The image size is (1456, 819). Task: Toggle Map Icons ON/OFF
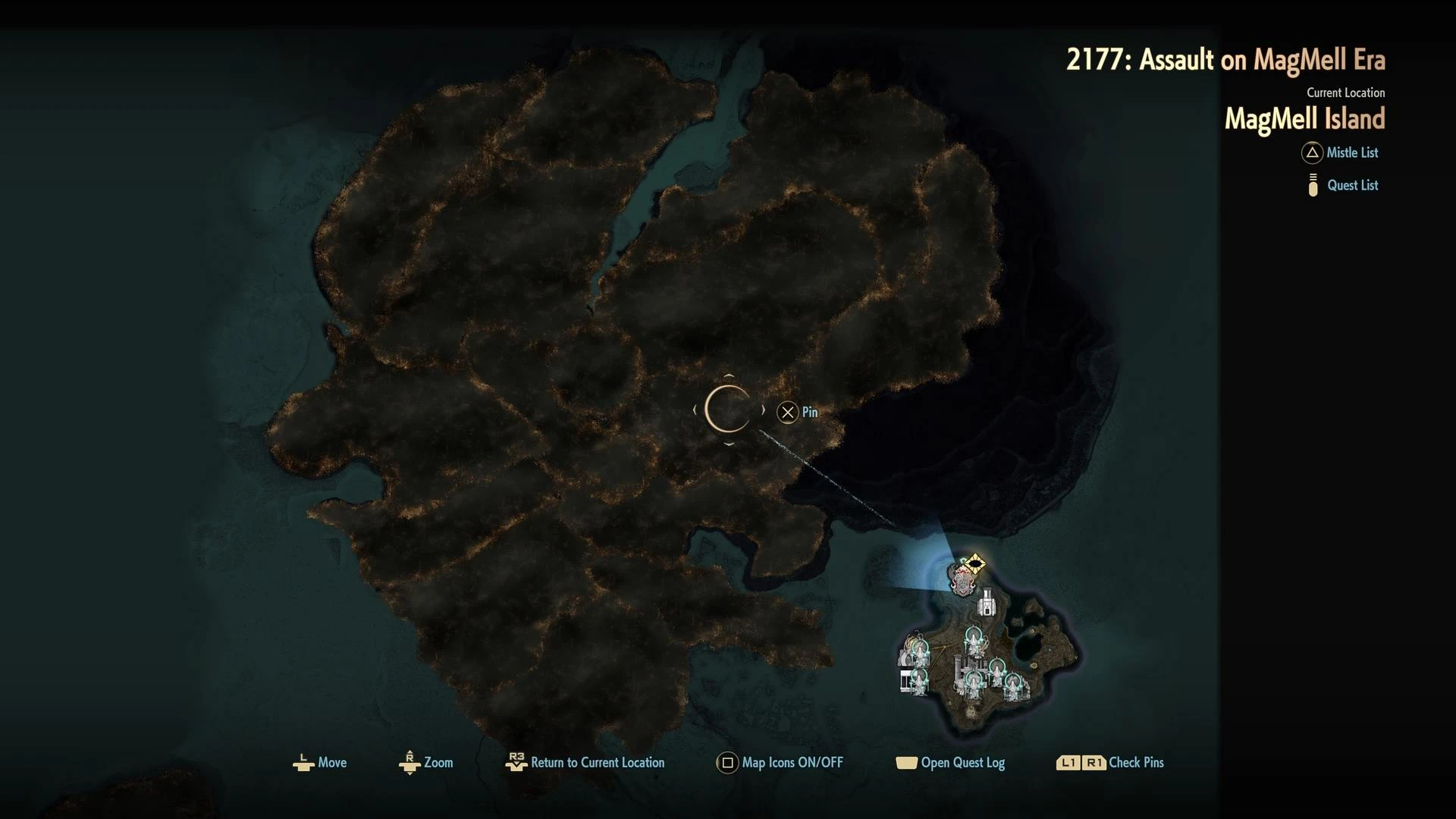coord(780,763)
